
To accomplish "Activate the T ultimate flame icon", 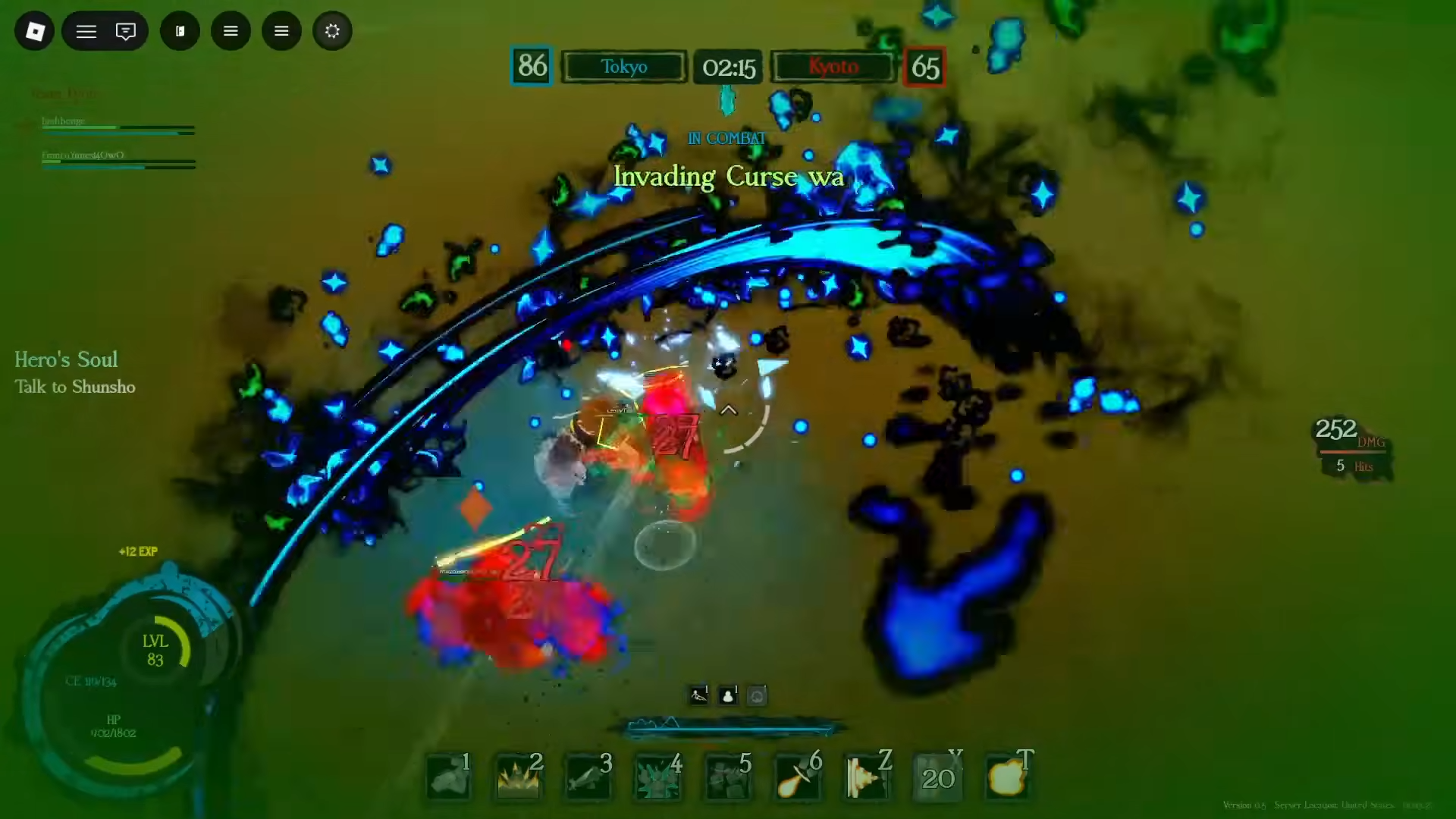I will pos(1007,777).
